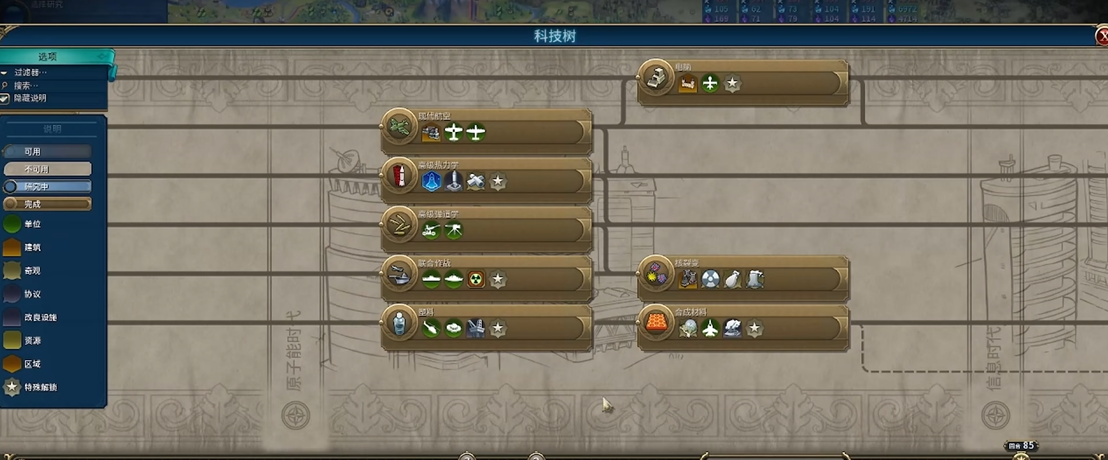The image size is (1108, 460).
Task: Choose the 现代航空 (Advanced Flight) technology
Action: pyautogui.click(x=400, y=126)
